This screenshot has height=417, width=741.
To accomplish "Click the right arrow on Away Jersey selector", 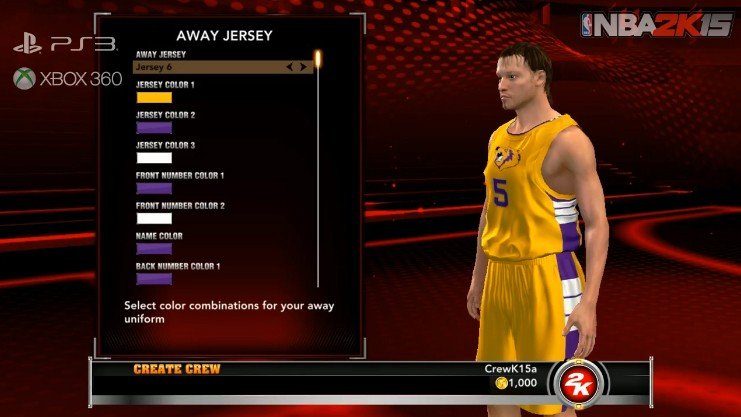I will click(302, 67).
